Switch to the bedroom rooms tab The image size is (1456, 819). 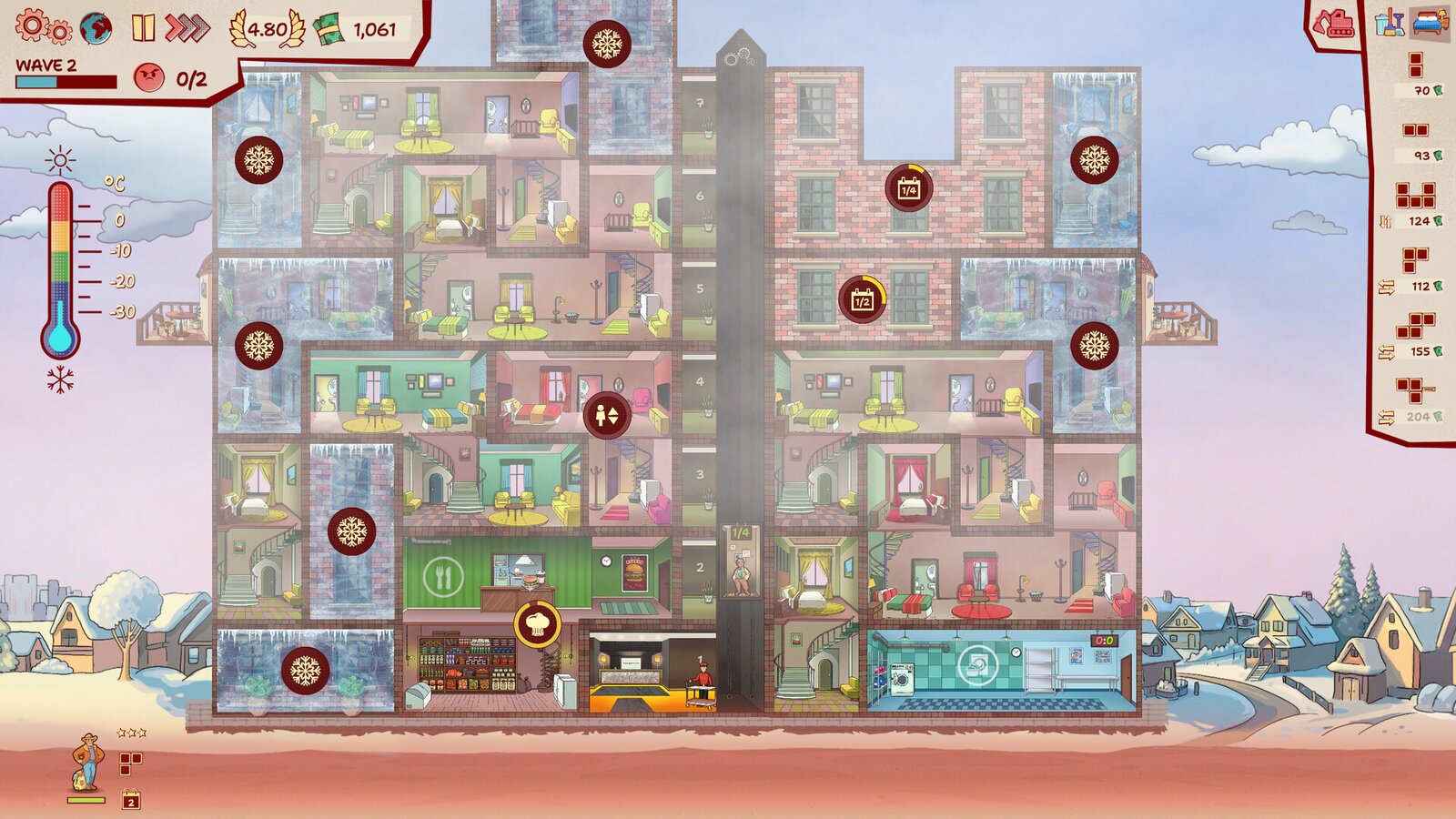(x=1429, y=23)
